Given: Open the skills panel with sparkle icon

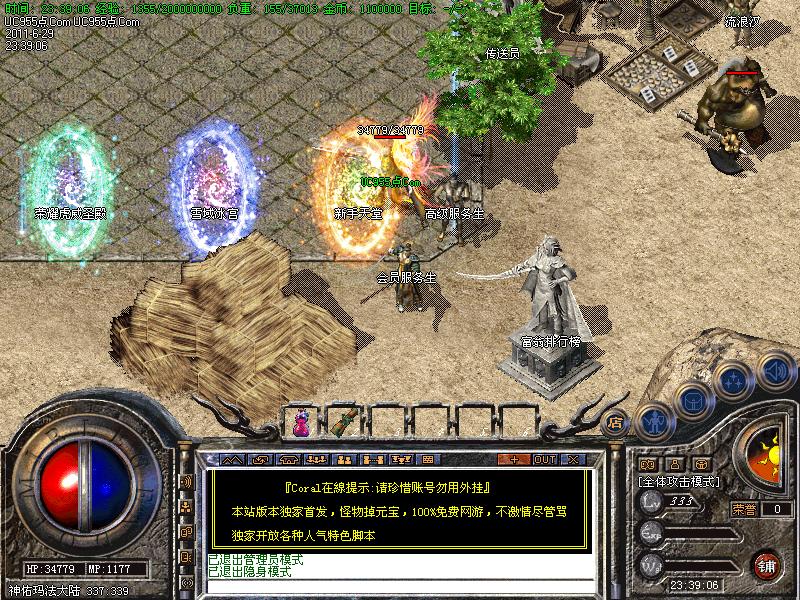Looking at the screenshot, I should coord(733,379).
